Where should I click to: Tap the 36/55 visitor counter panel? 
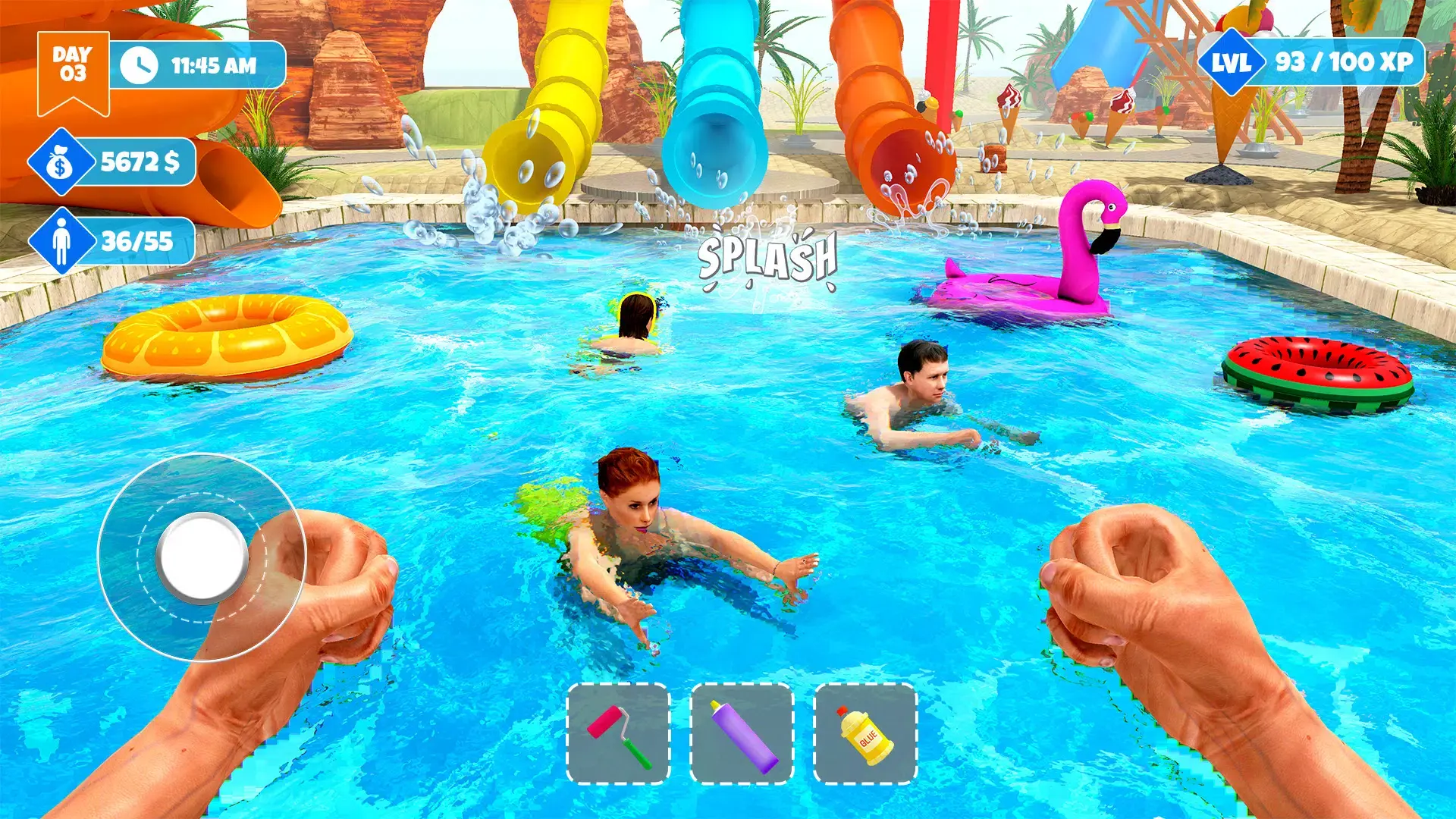[135, 240]
